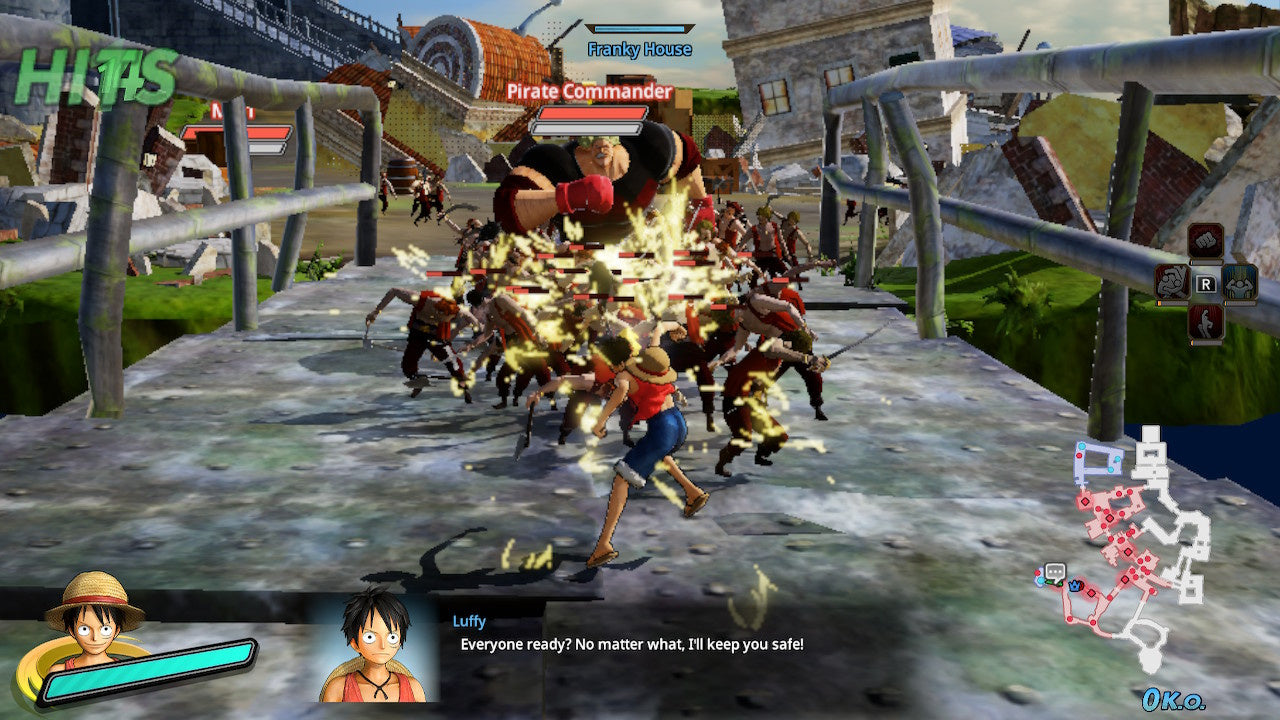
Task: Click the Pirate Commander name label
Action: (x=590, y=91)
